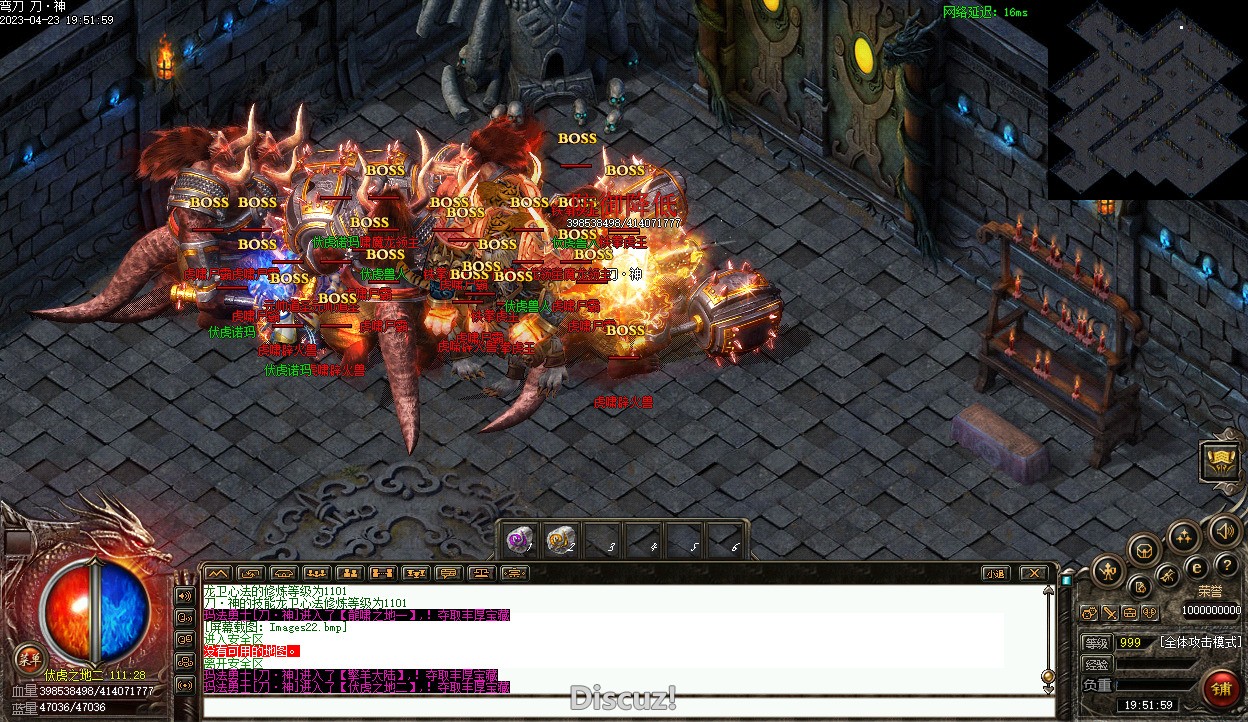The height and width of the screenshot is (722, 1248).
Task: Click the chat text input field
Action: tap(620, 707)
